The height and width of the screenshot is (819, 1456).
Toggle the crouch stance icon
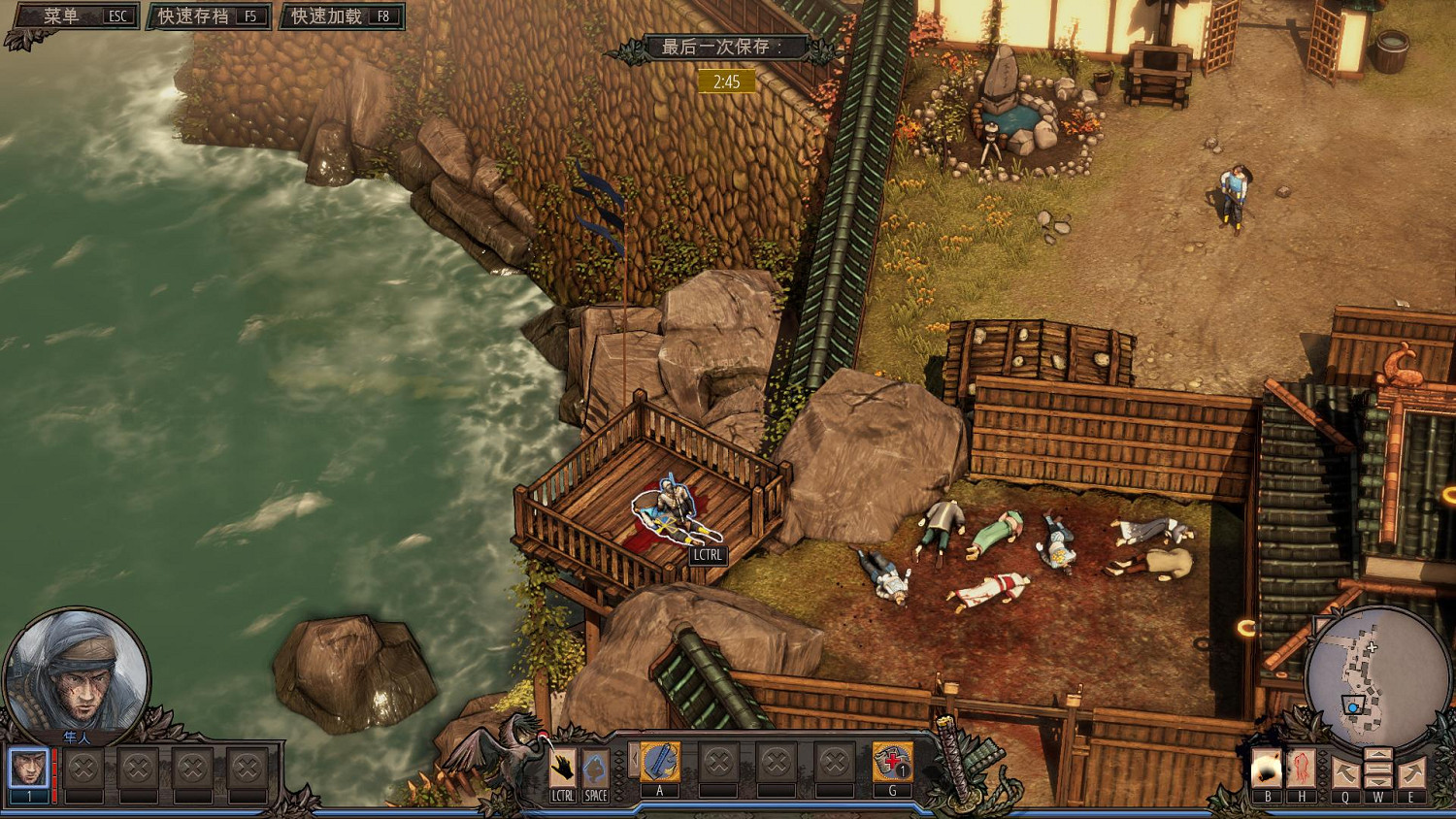click(595, 770)
